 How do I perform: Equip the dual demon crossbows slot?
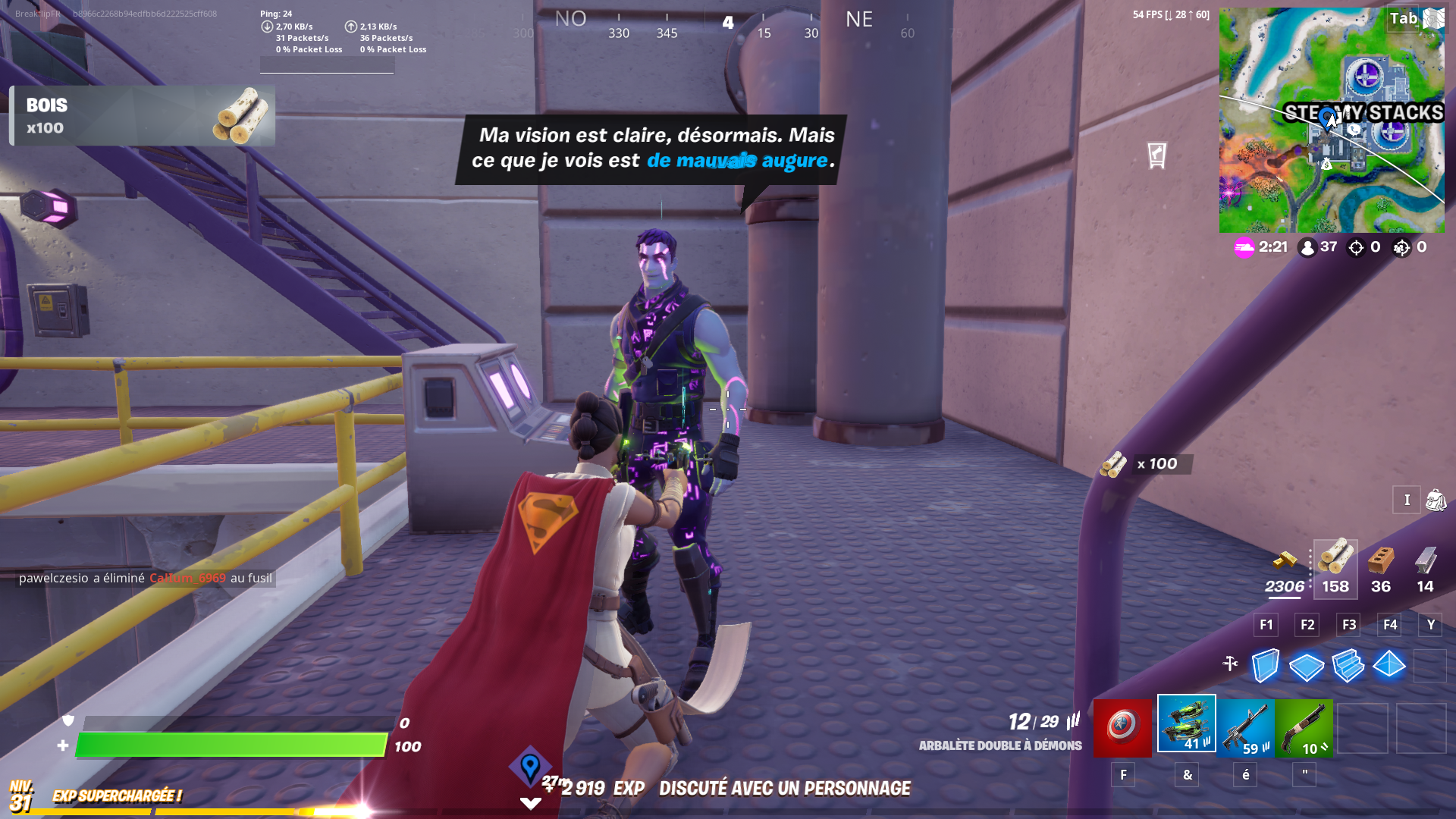(1185, 725)
